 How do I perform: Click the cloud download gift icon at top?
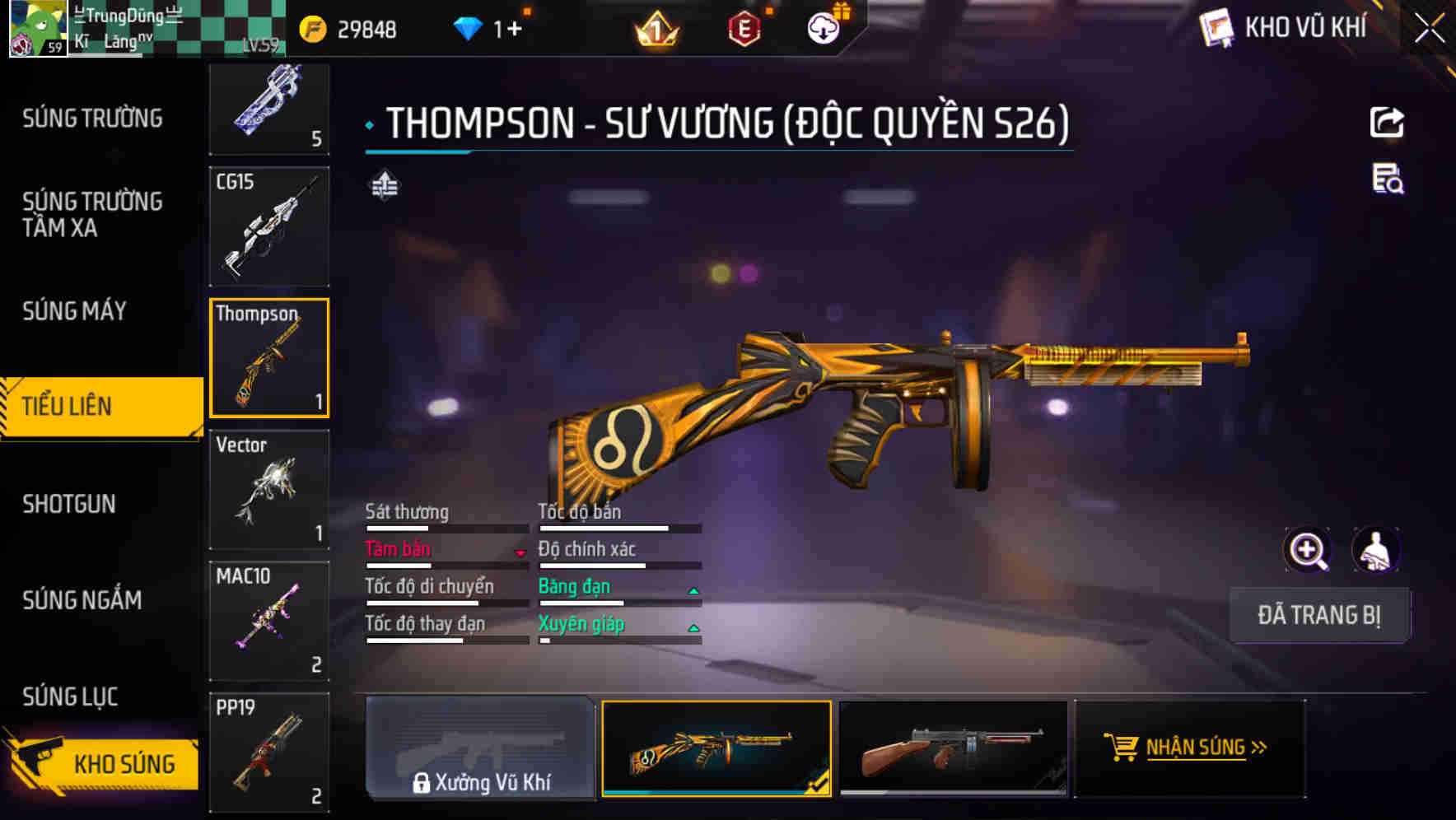822,27
